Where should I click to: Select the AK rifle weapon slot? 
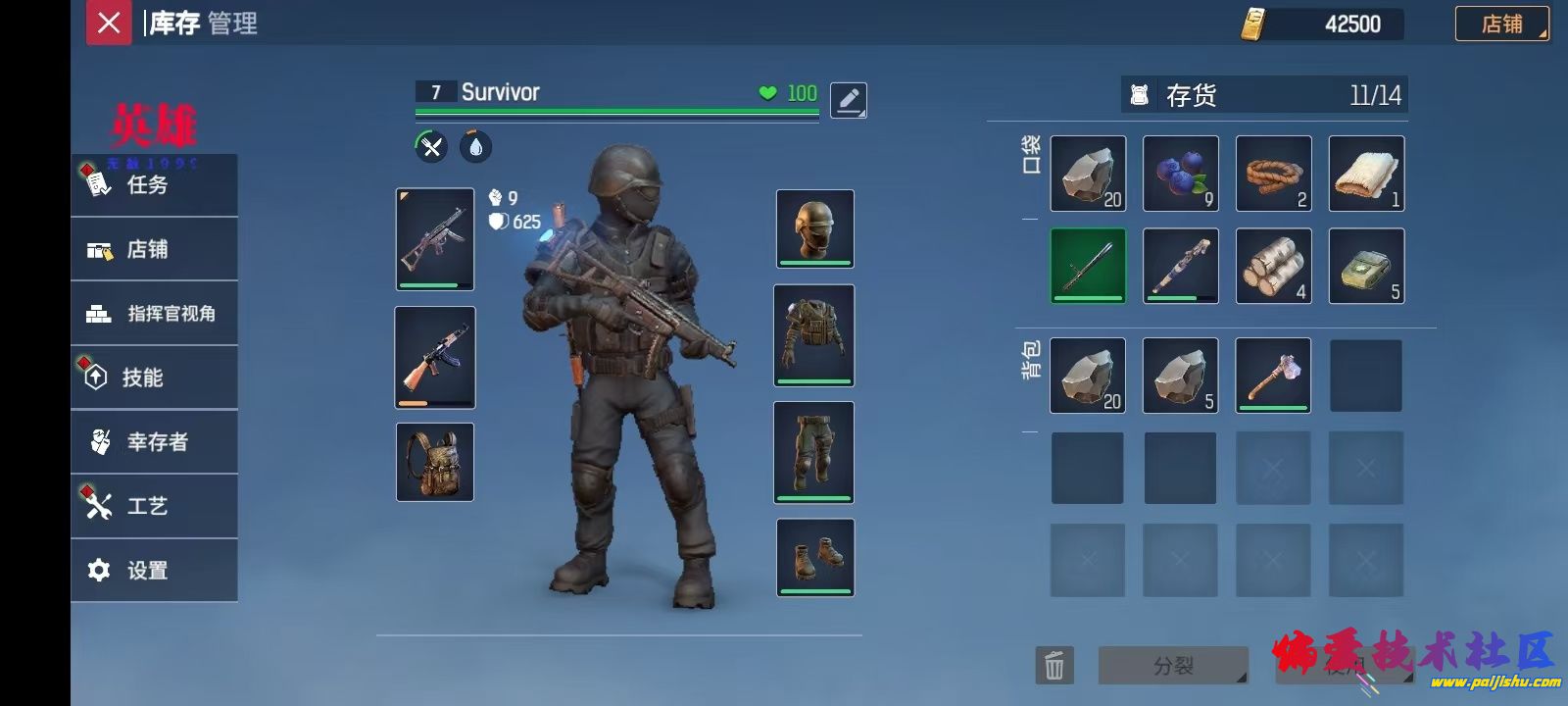(x=434, y=358)
